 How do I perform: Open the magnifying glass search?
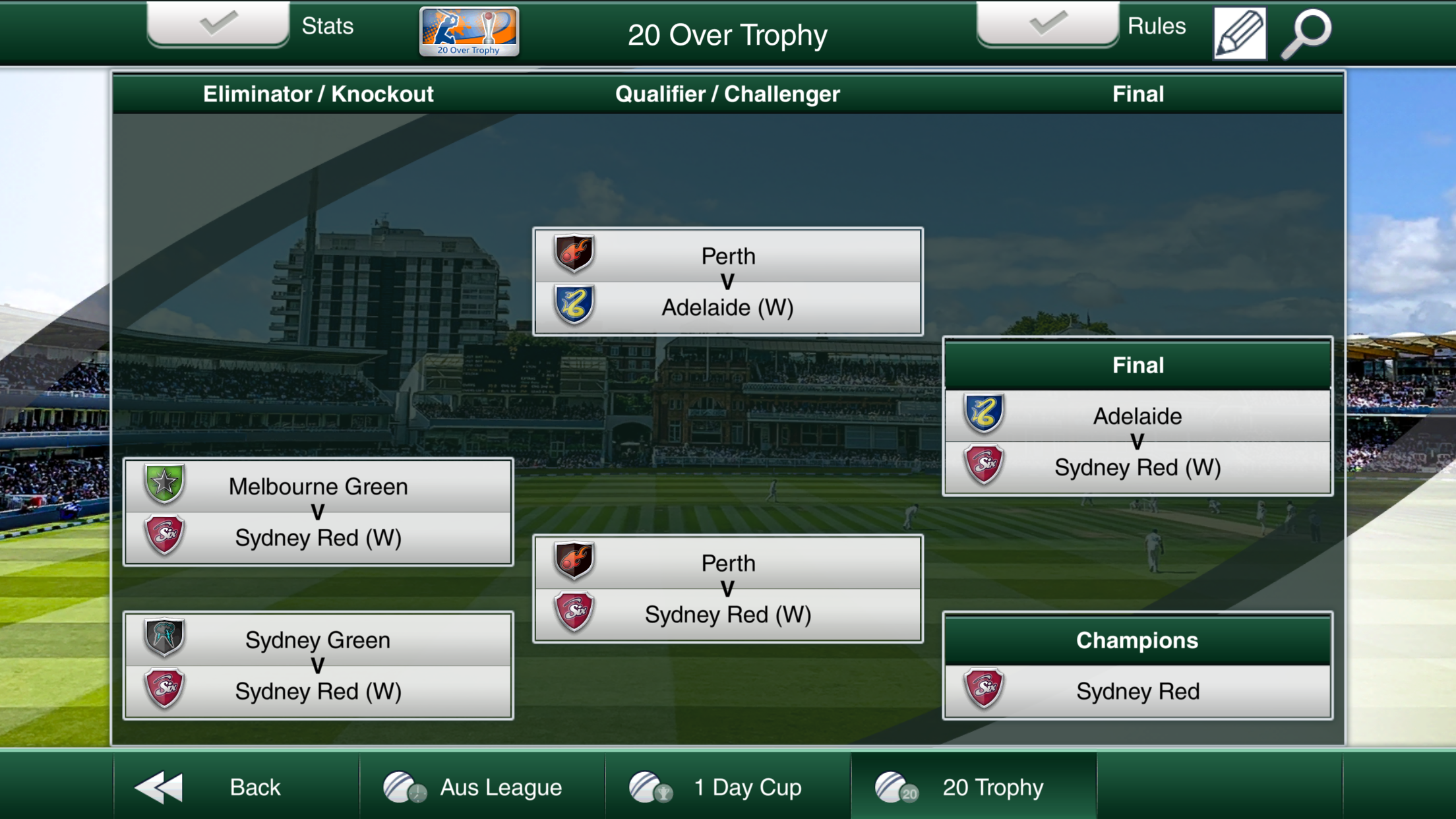click(1306, 33)
